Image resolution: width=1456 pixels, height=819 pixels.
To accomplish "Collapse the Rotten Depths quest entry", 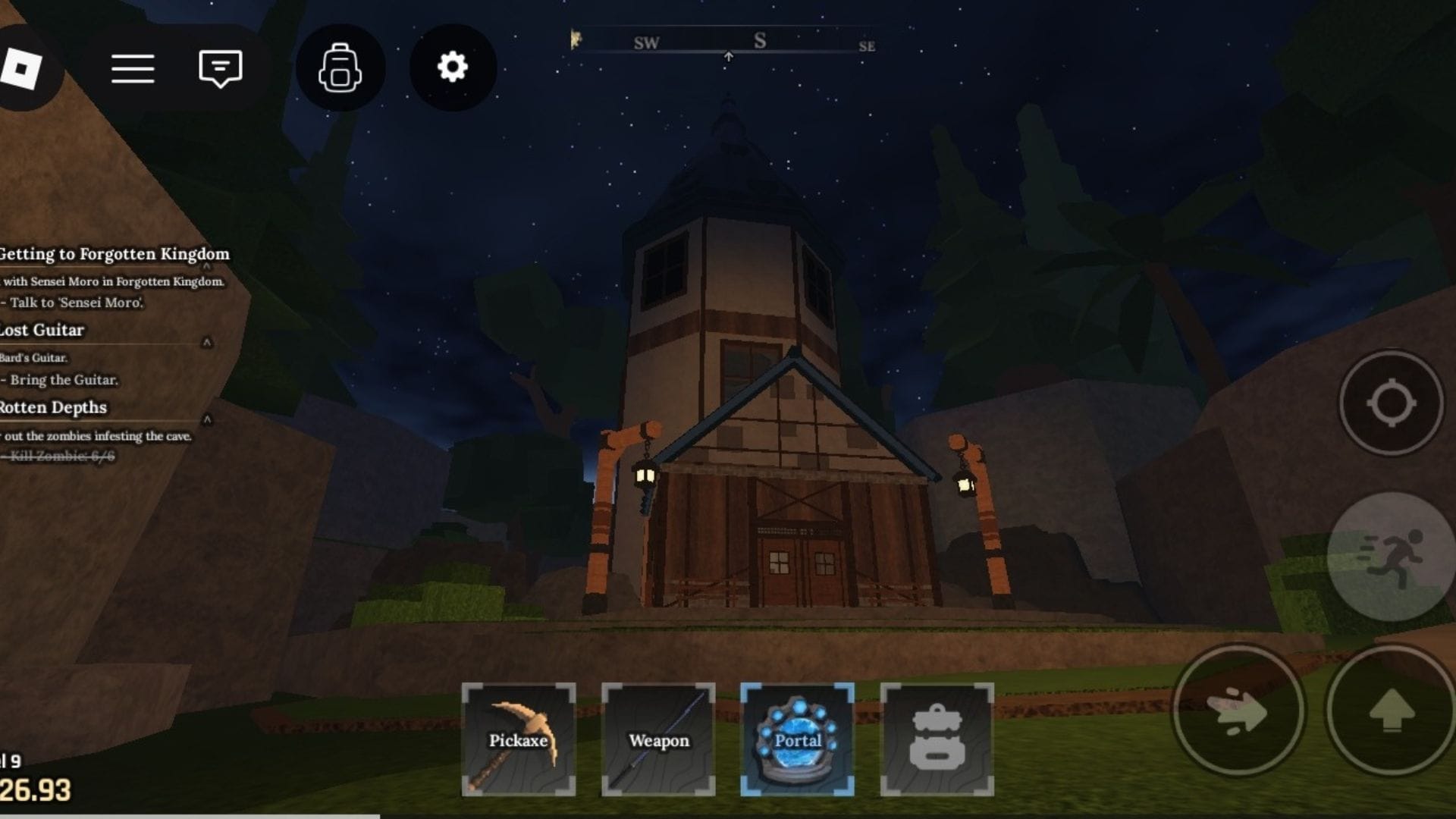I will pyautogui.click(x=206, y=419).
